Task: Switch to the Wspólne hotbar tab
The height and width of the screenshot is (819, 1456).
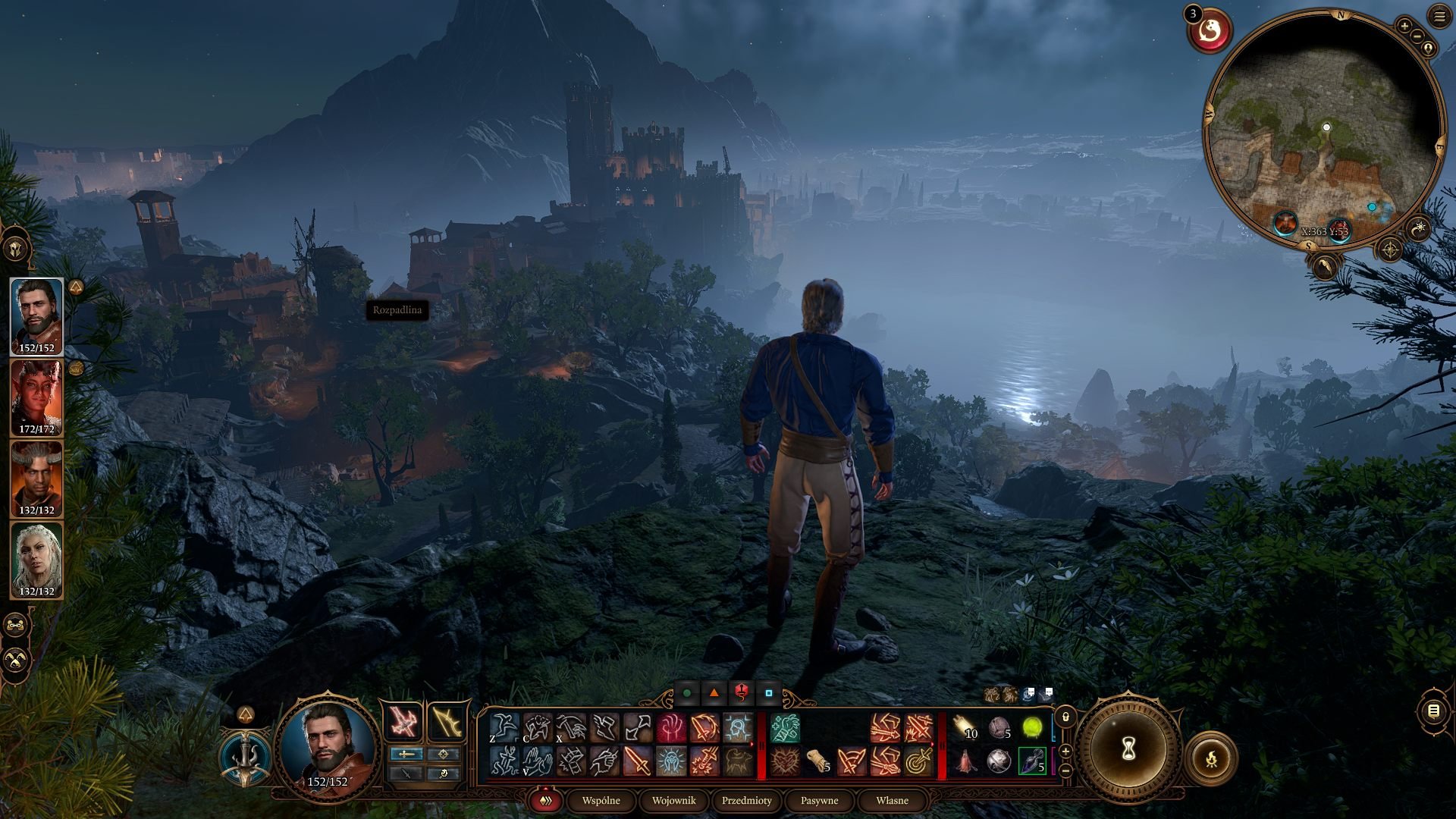Action: pos(601,800)
